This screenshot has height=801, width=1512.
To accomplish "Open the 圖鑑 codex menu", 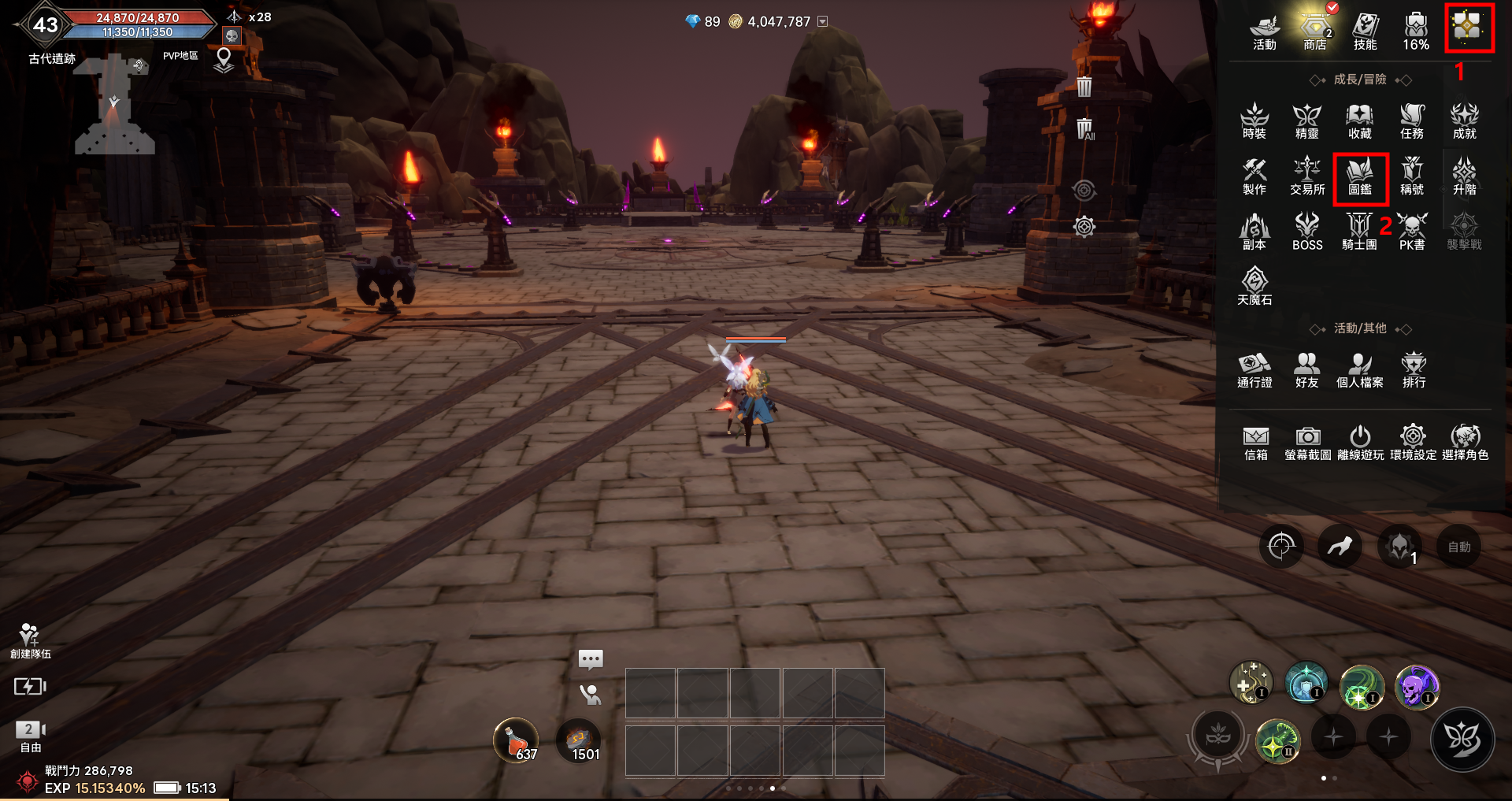I will (x=1360, y=177).
